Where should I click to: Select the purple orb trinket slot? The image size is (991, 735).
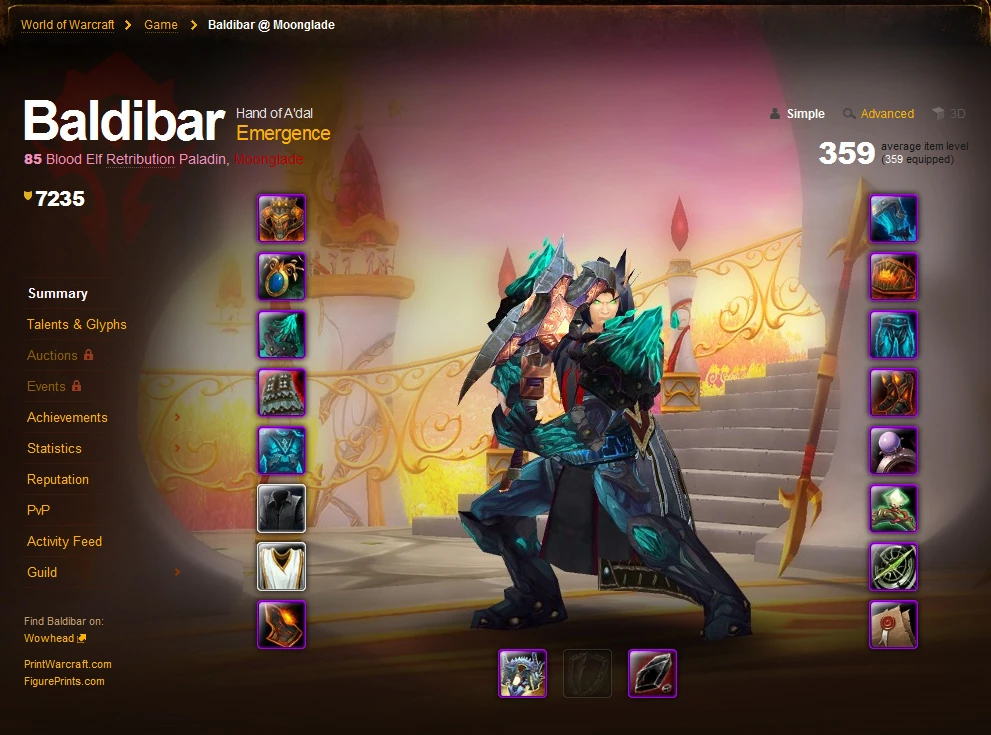tap(893, 451)
